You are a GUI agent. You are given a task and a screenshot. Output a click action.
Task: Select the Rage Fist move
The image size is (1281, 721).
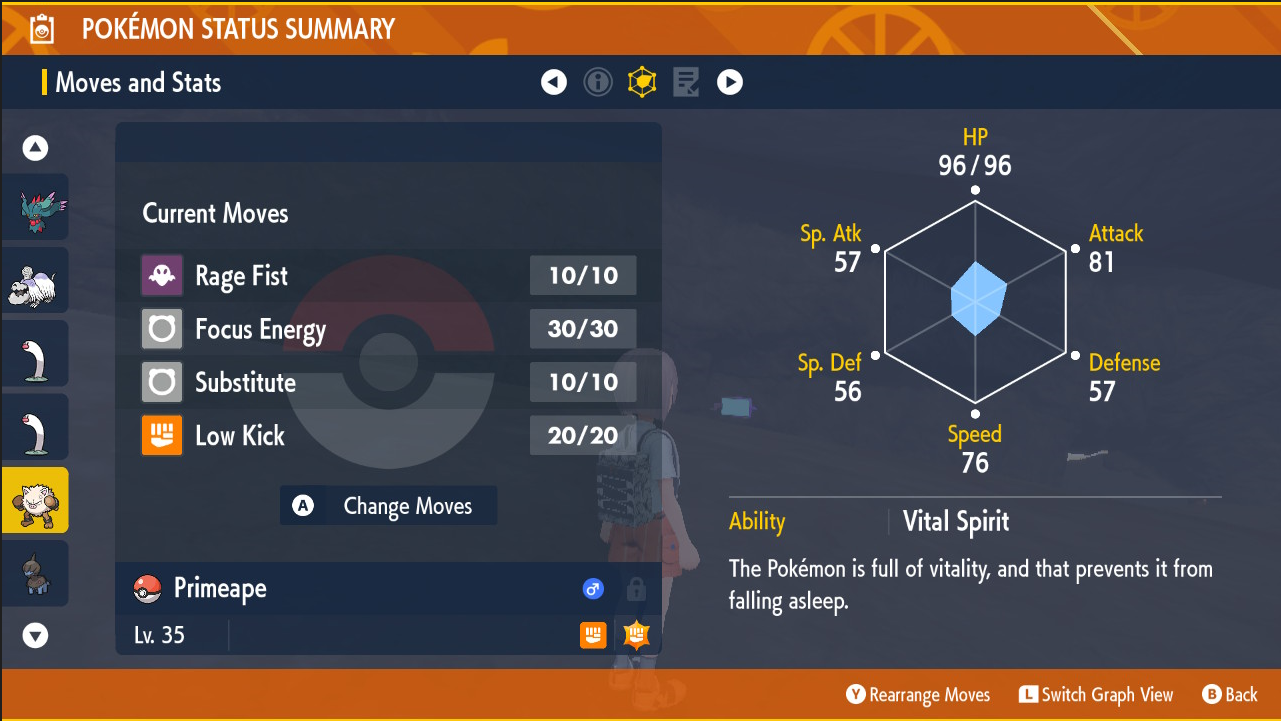(388, 276)
